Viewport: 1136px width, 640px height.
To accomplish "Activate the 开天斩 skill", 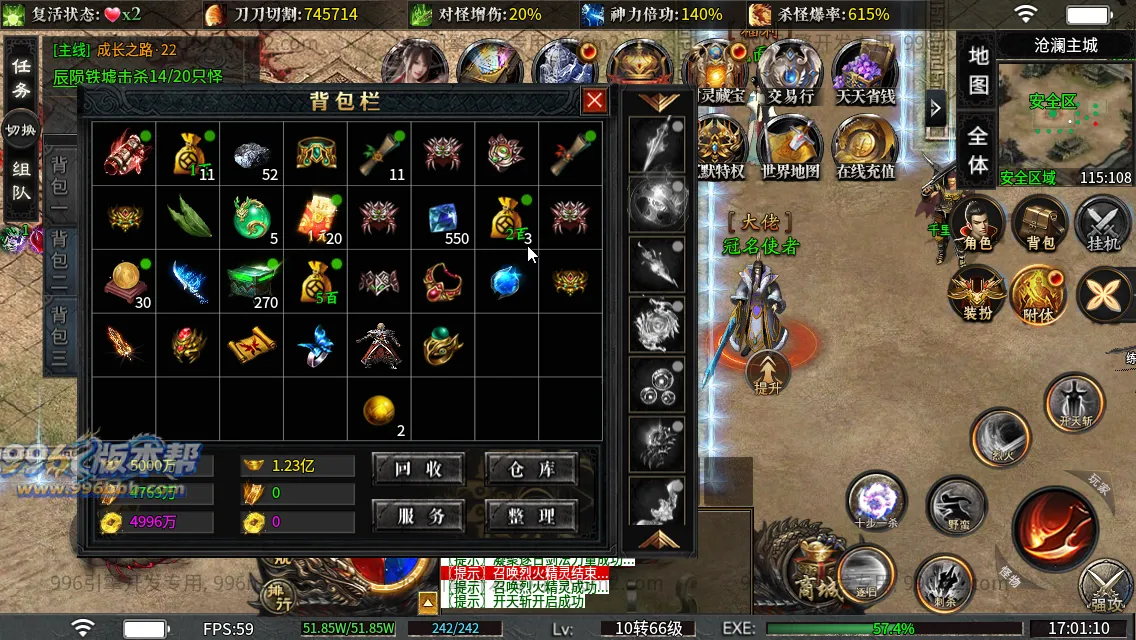I will [x=1074, y=402].
